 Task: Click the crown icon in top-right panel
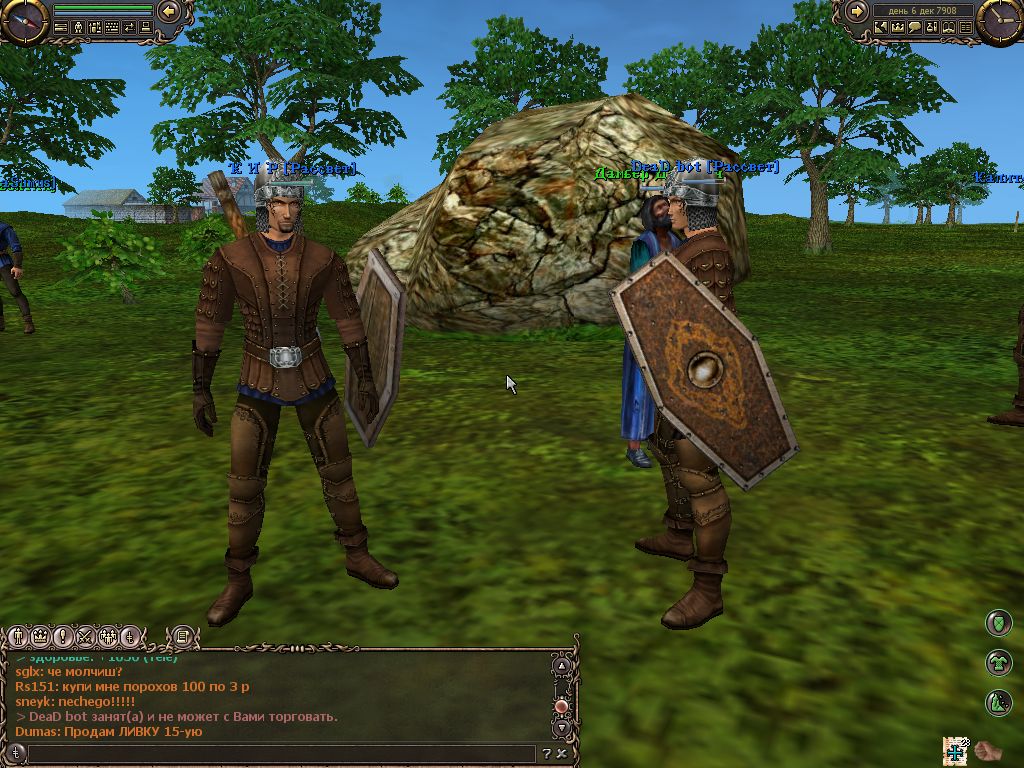click(898, 28)
